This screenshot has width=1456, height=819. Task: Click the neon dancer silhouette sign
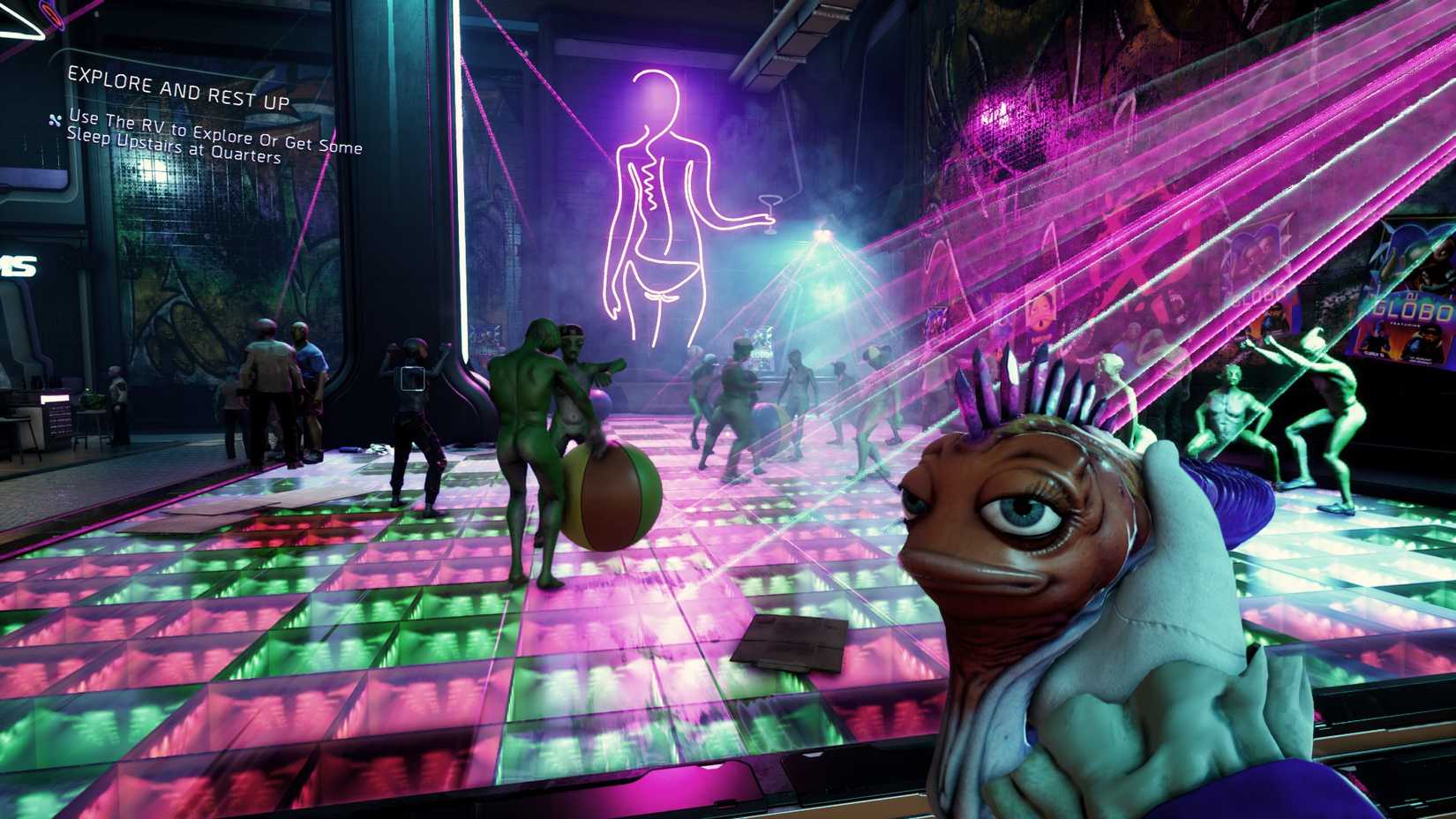[x=657, y=194]
